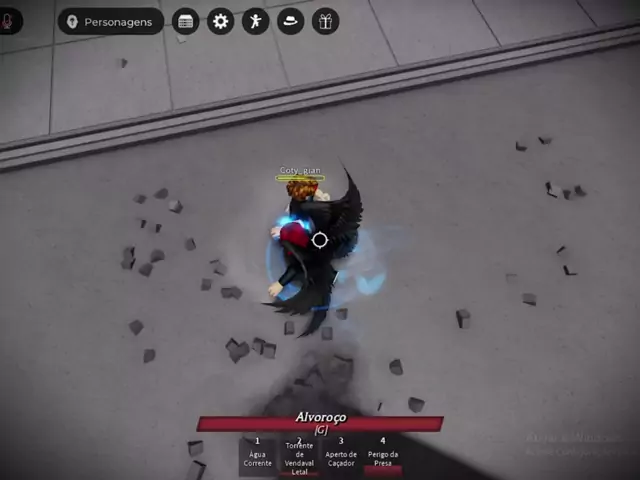Open the hat cosmetics menu

coord(290,21)
